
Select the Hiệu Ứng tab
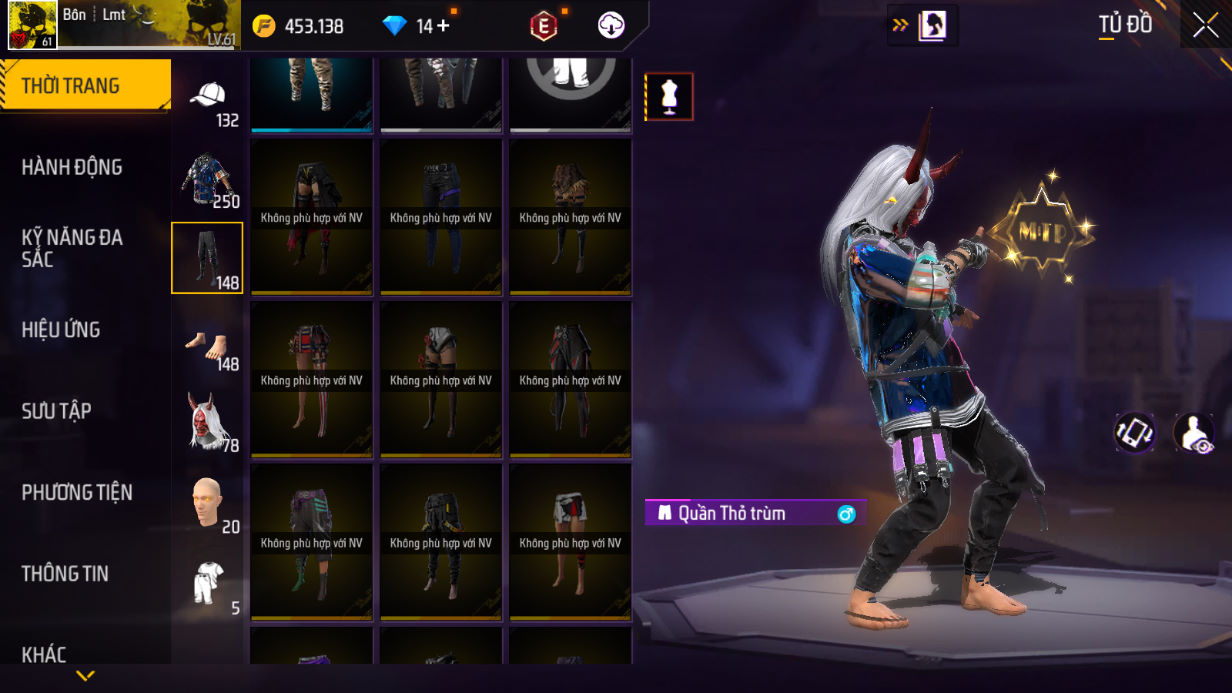(61, 330)
